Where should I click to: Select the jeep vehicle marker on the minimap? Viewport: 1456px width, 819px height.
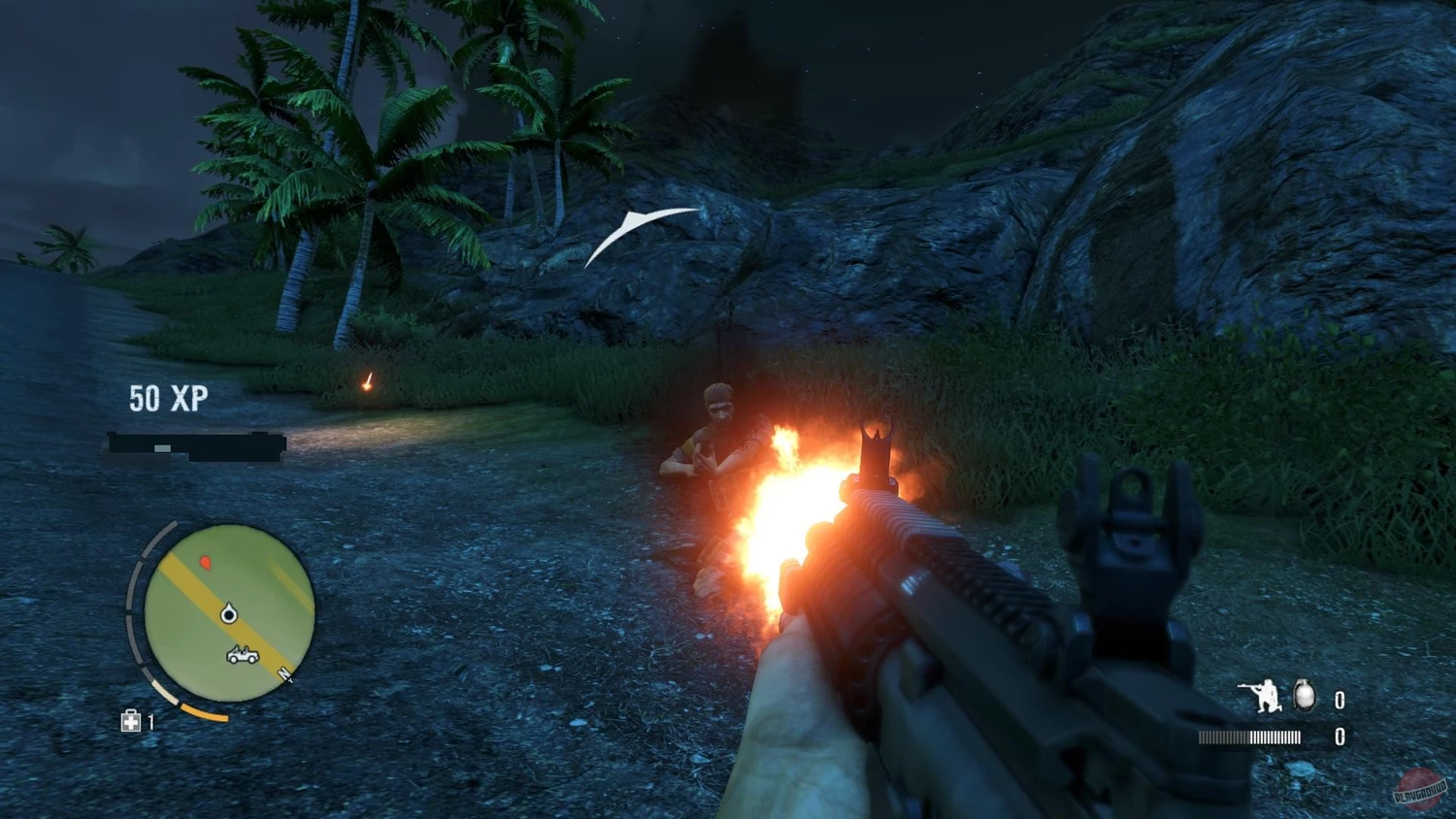242,656
